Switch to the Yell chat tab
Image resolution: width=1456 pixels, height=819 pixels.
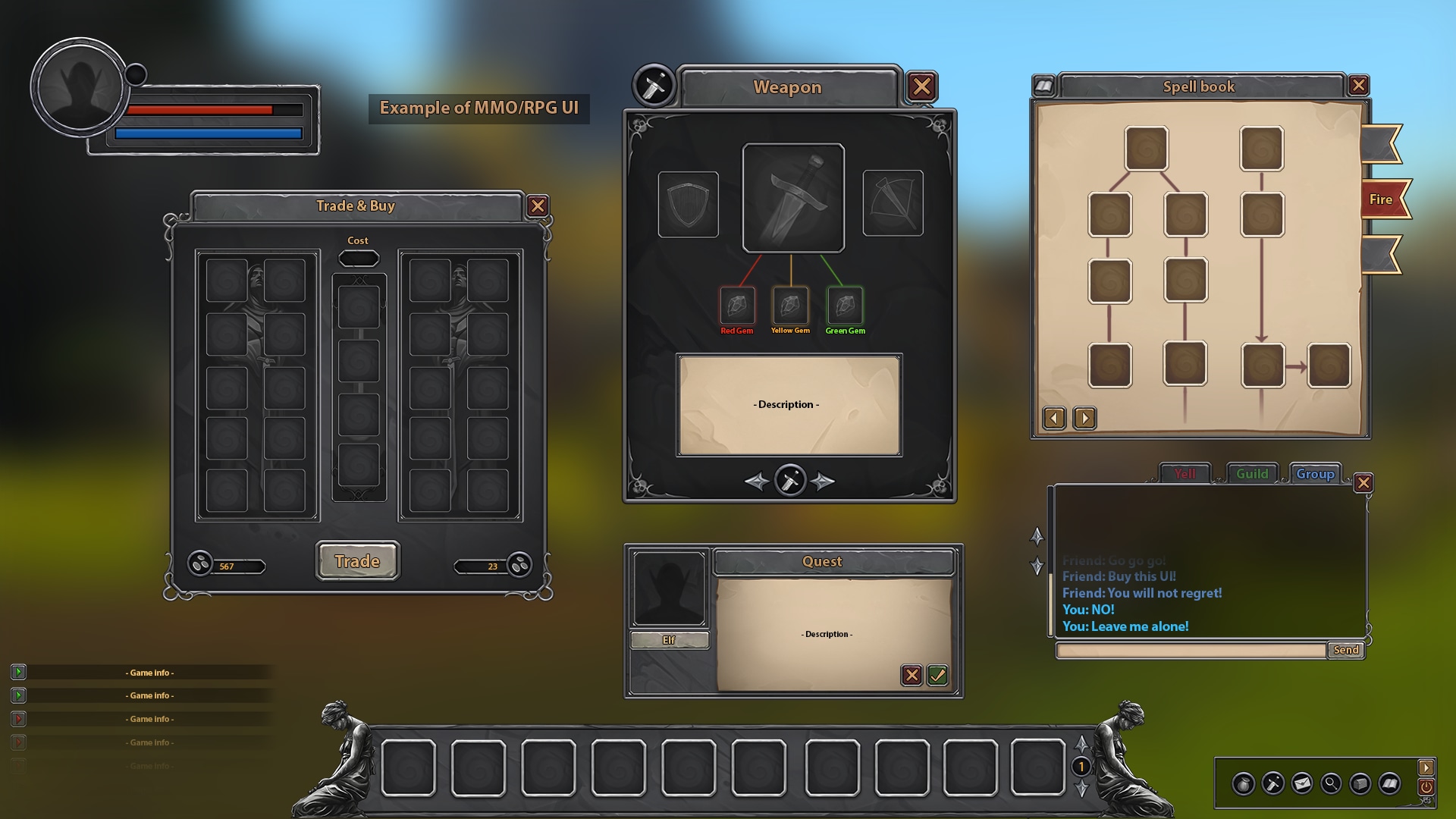click(1187, 473)
